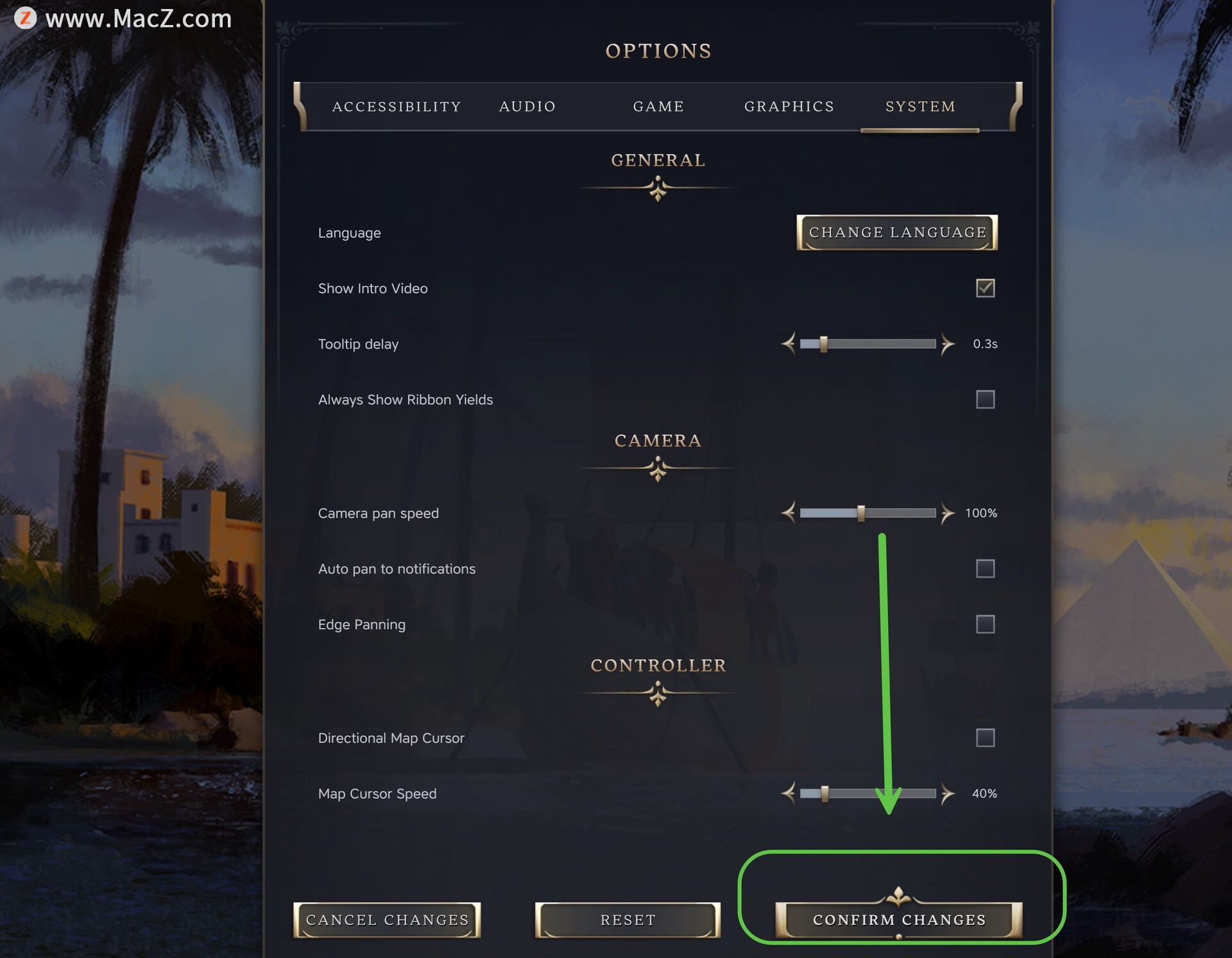Click the Tooltip delay slider track
1232x958 pixels.
tap(868, 344)
